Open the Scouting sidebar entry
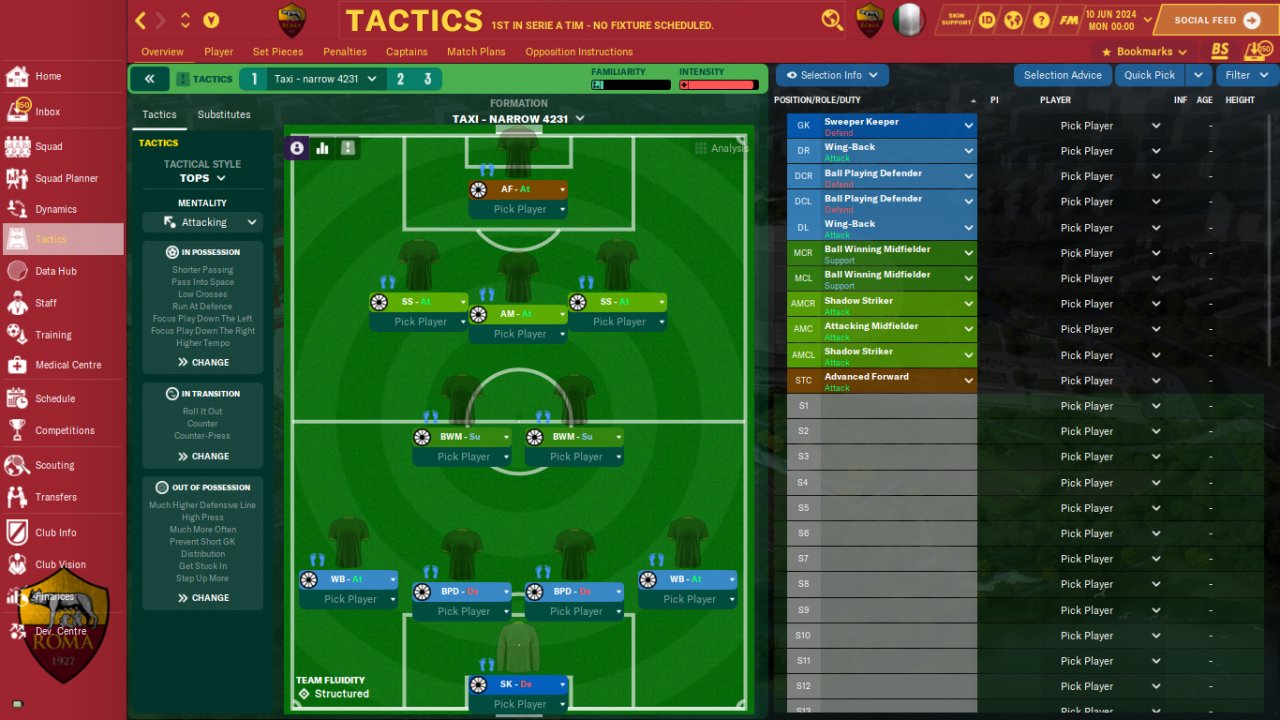The image size is (1280, 720). (54, 465)
